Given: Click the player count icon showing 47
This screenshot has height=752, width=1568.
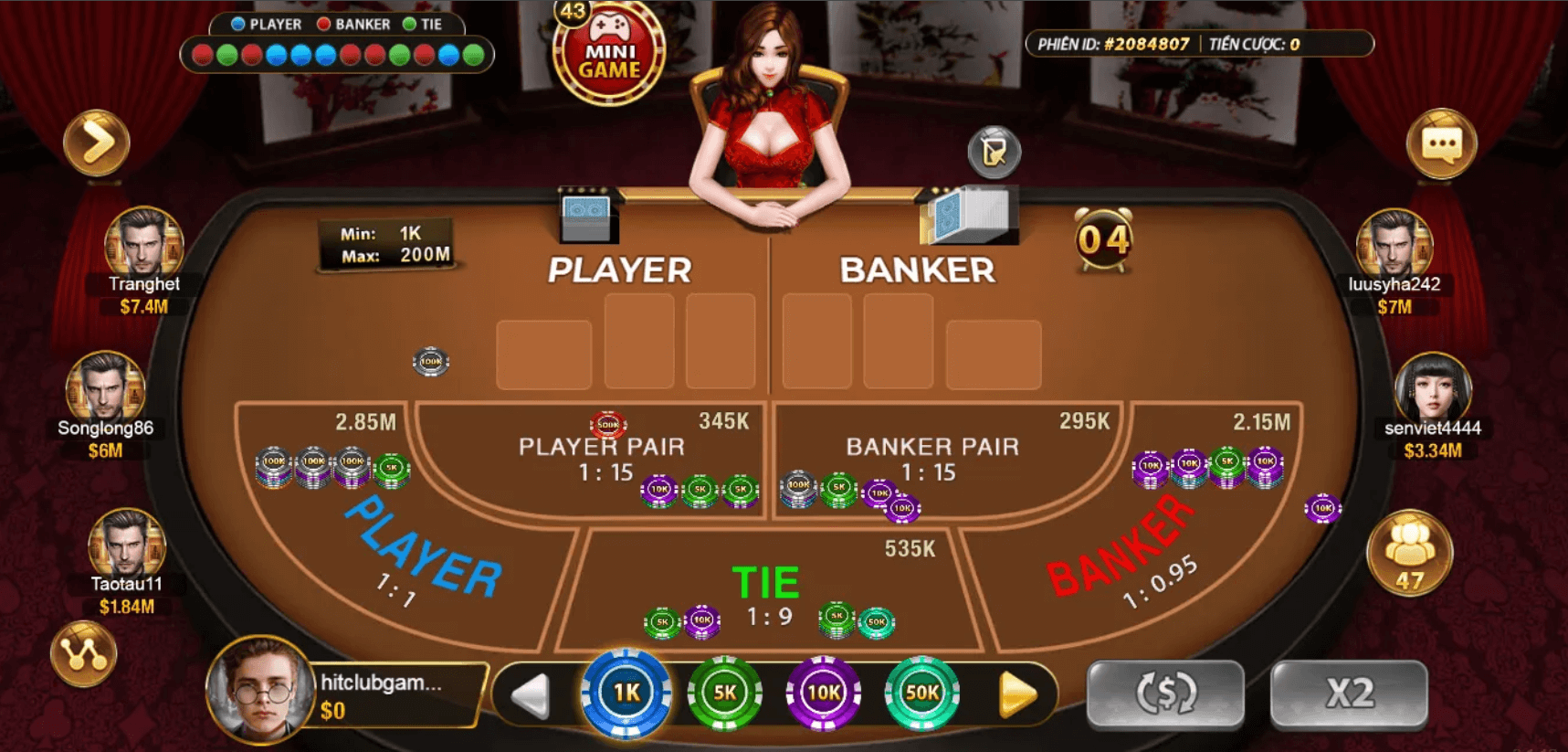Looking at the screenshot, I should (x=1409, y=553).
